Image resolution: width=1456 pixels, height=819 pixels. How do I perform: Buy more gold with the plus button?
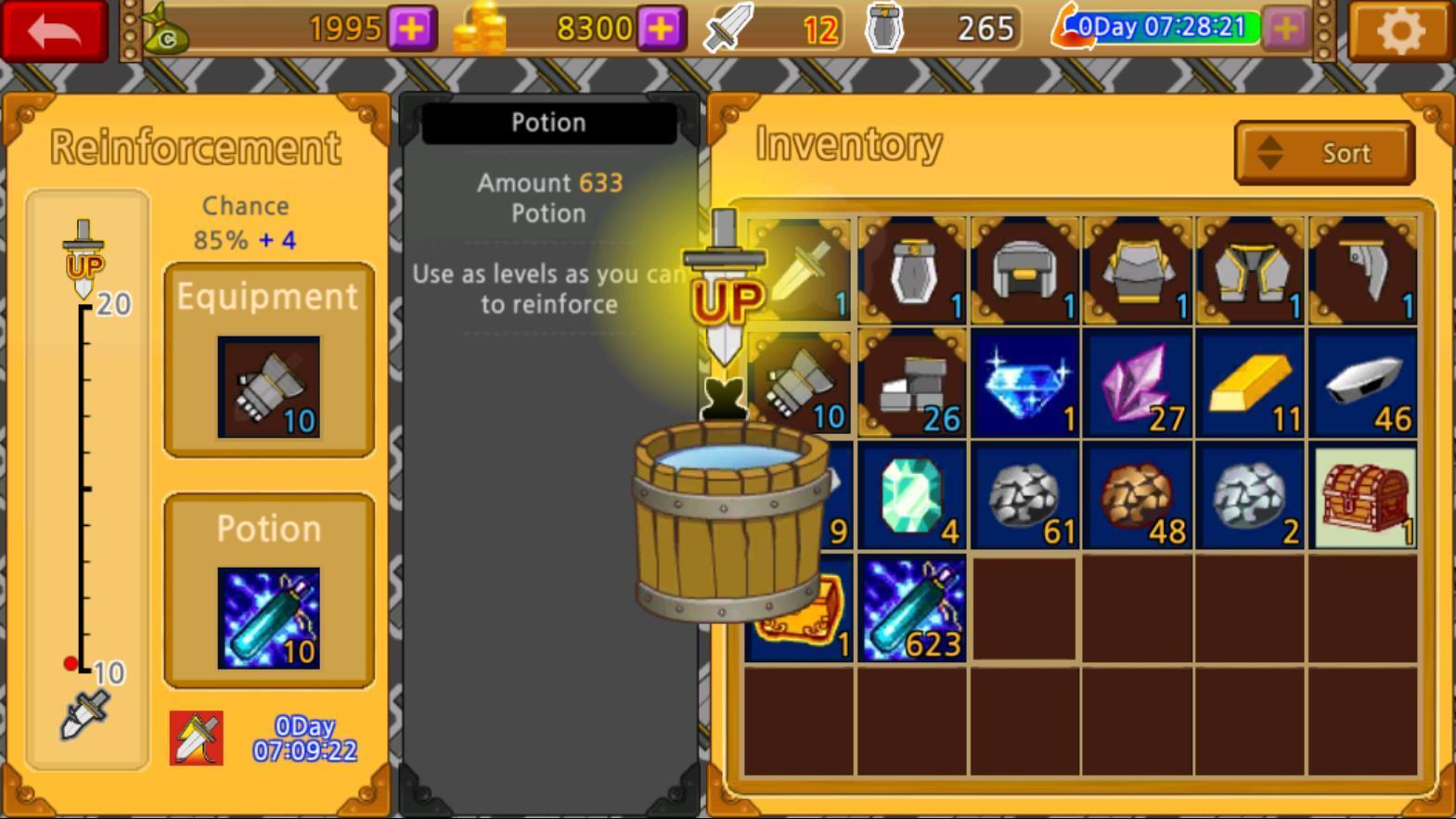click(x=661, y=29)
